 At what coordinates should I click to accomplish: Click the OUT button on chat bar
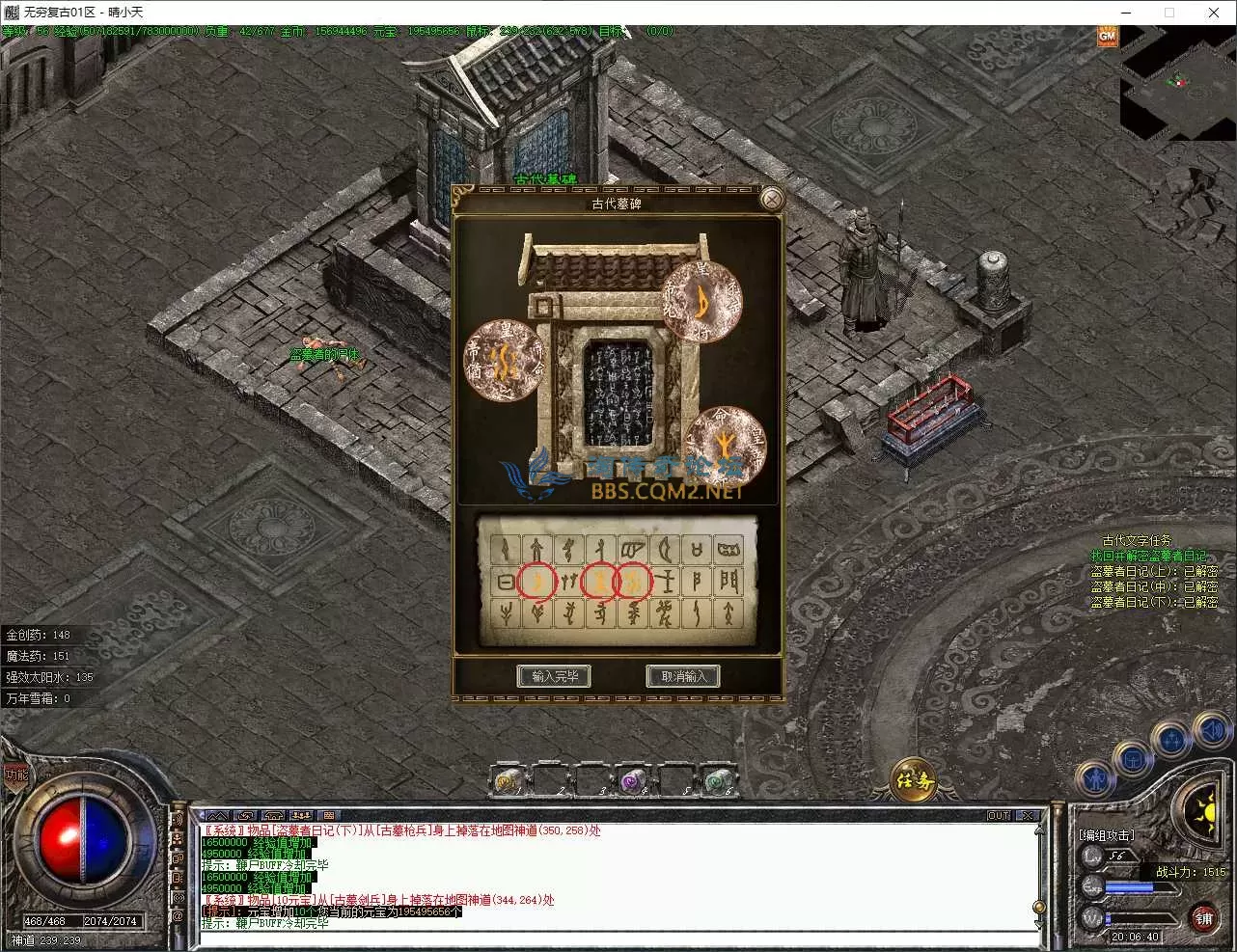click(998, 816)
